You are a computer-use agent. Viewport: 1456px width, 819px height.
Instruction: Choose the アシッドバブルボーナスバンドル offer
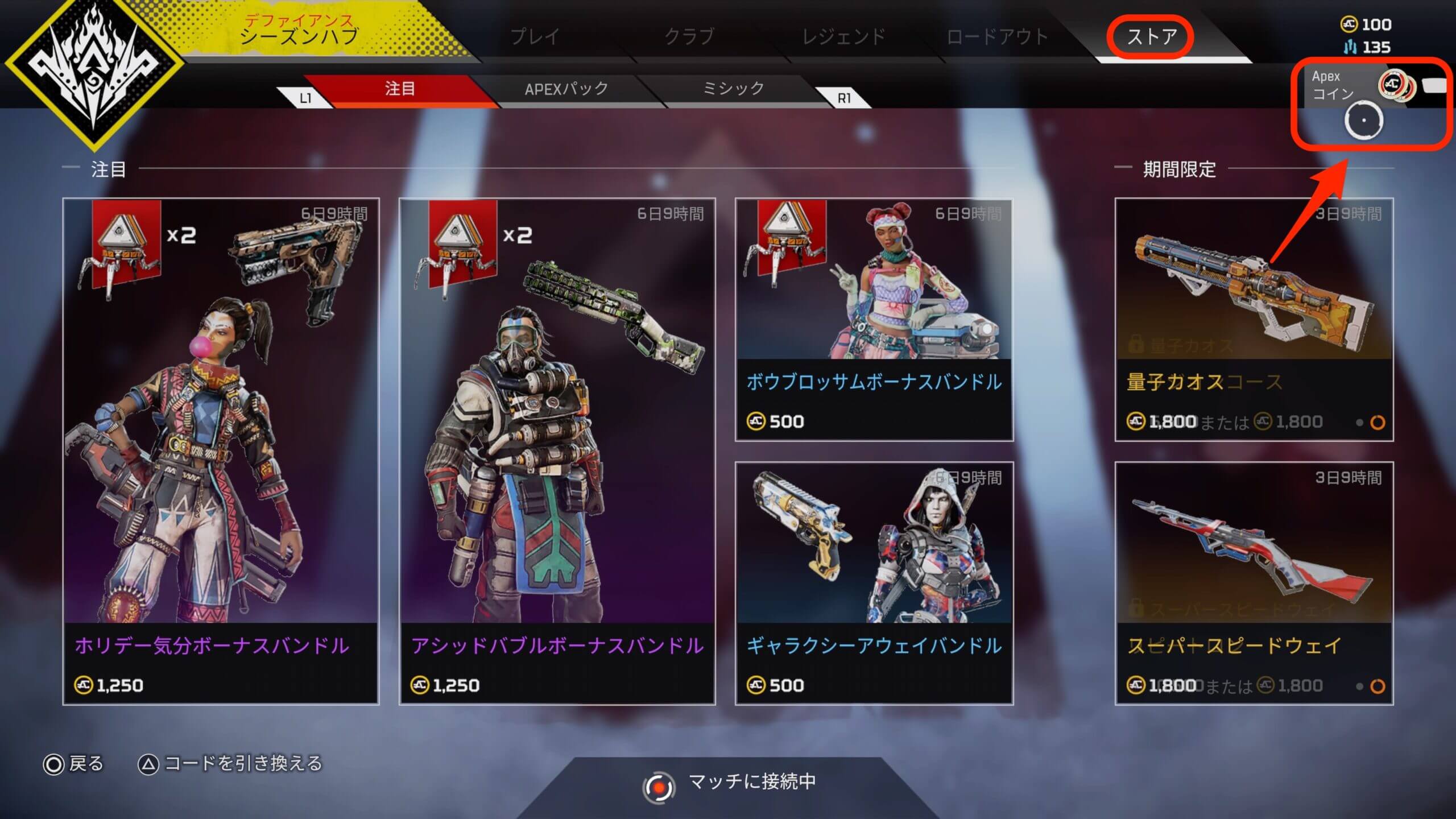(557, 452)
